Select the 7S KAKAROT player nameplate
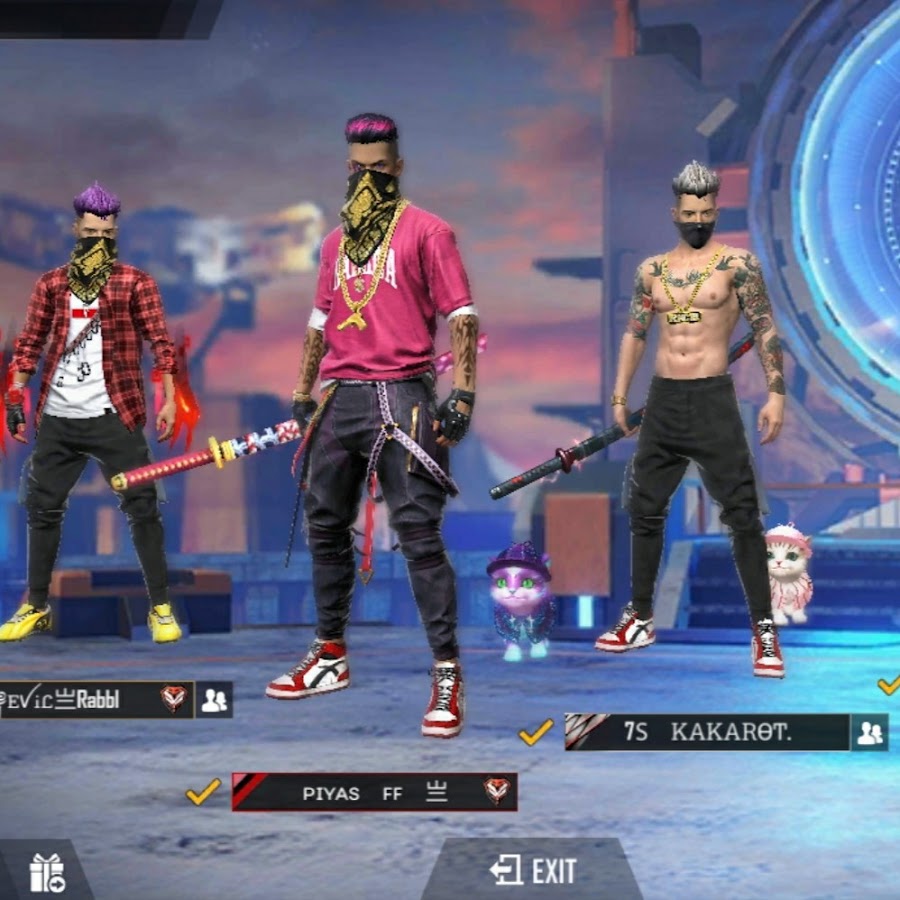 pos(706,732)
